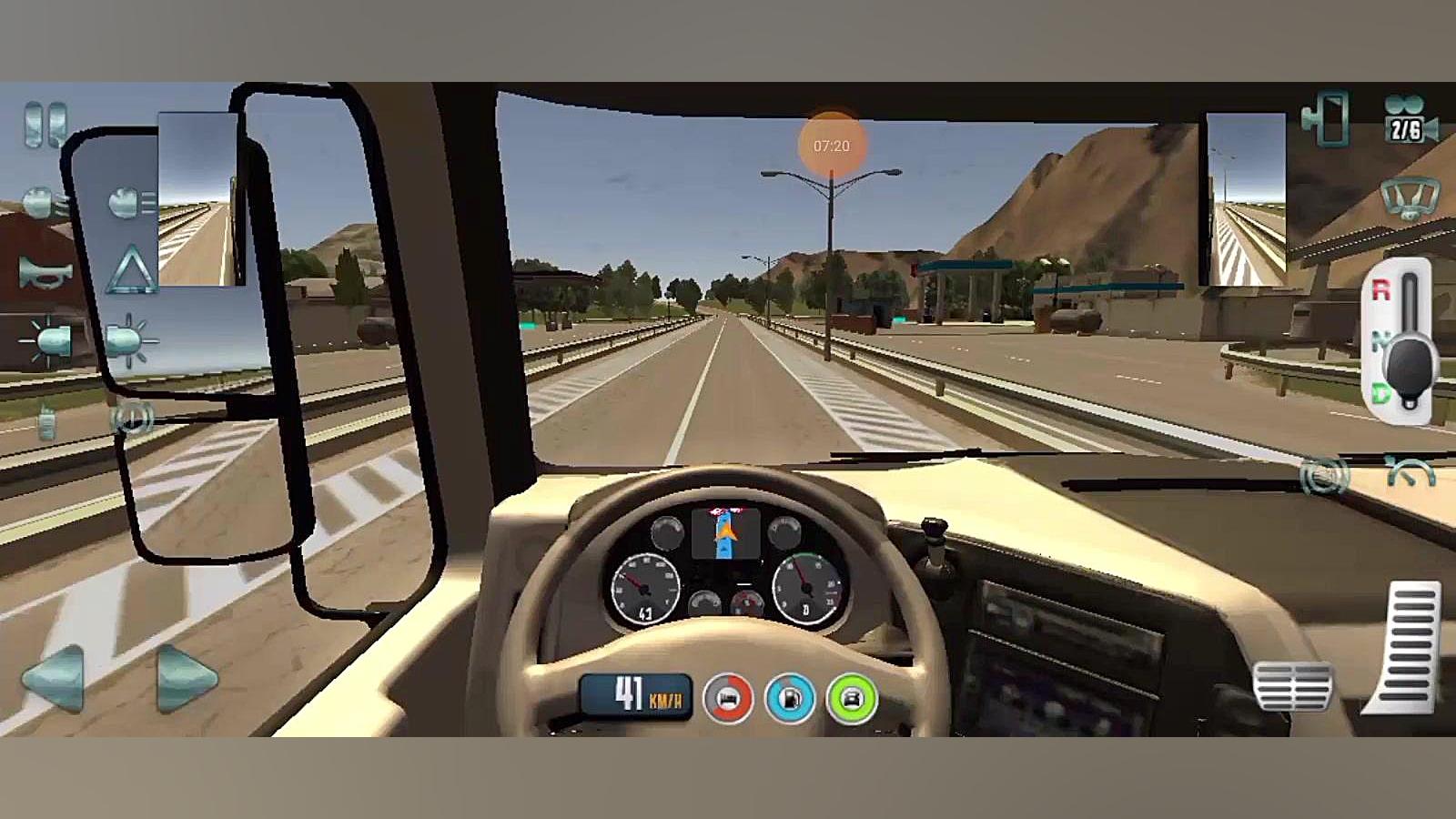Click the truck door icon
The width and height of the screenshot is (1456, 819).
tap(1327, 117)
